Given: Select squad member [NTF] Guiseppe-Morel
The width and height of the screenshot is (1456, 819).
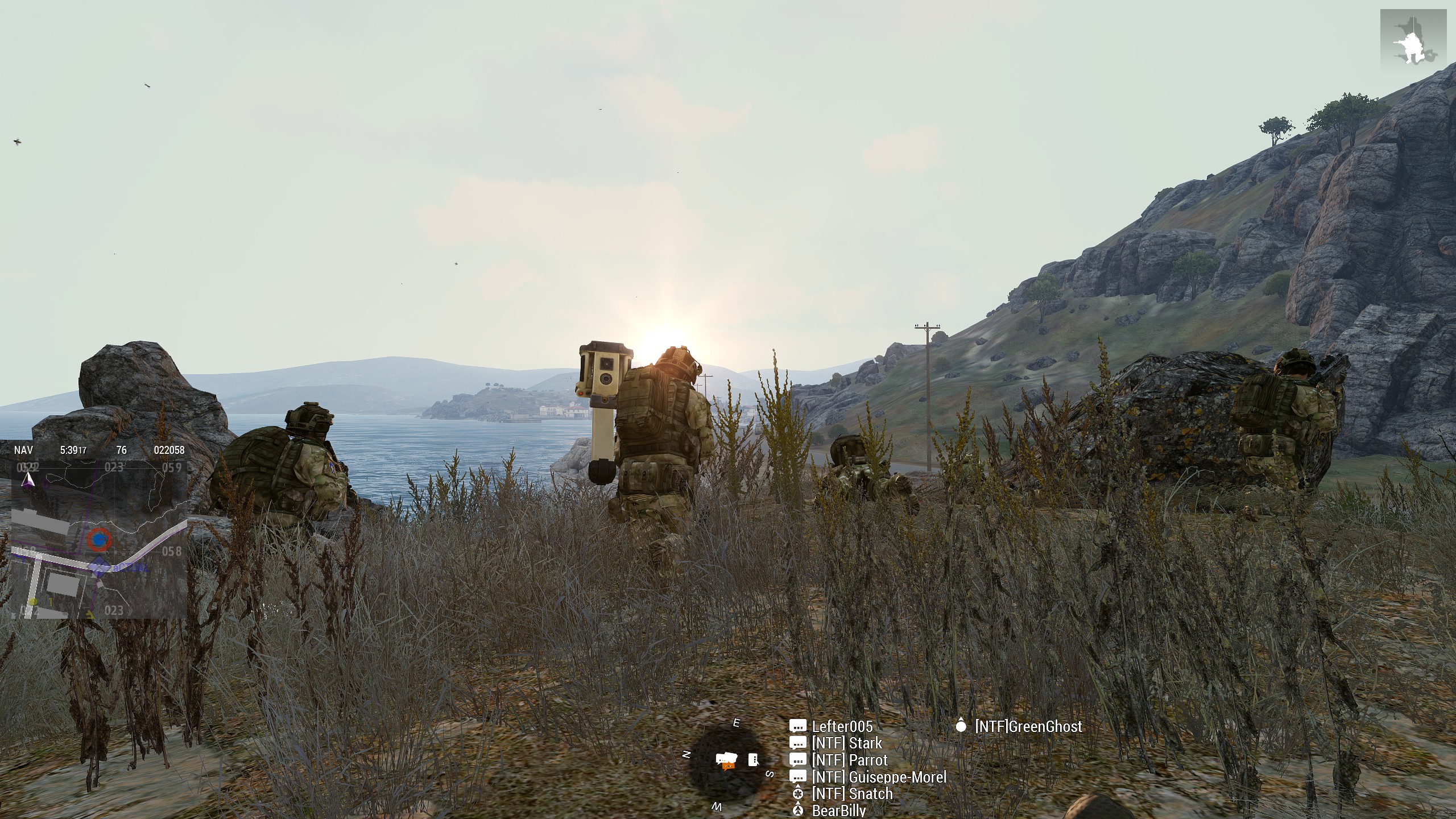Looking at the screenshot, I should [x=879, y=777].
